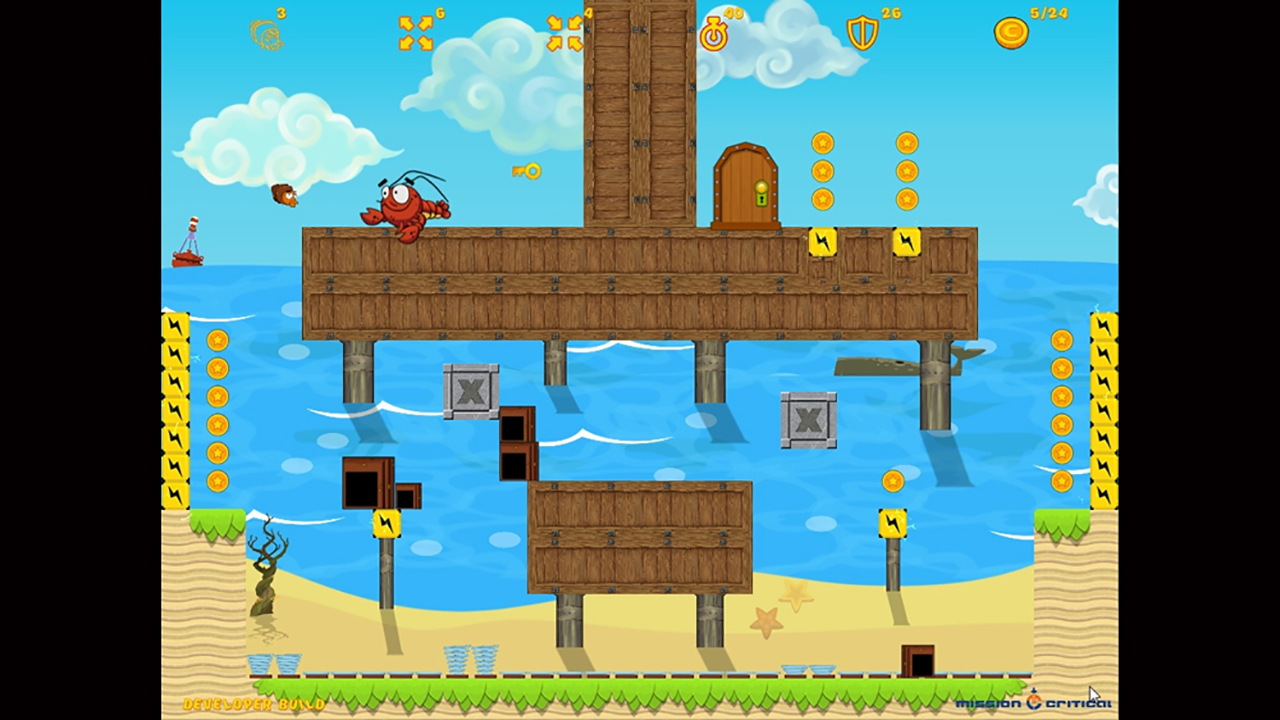Click the shield icon showing 26
Image resolution: width=1280 pixels, height=720 pixels.
(x=860, y=32)
